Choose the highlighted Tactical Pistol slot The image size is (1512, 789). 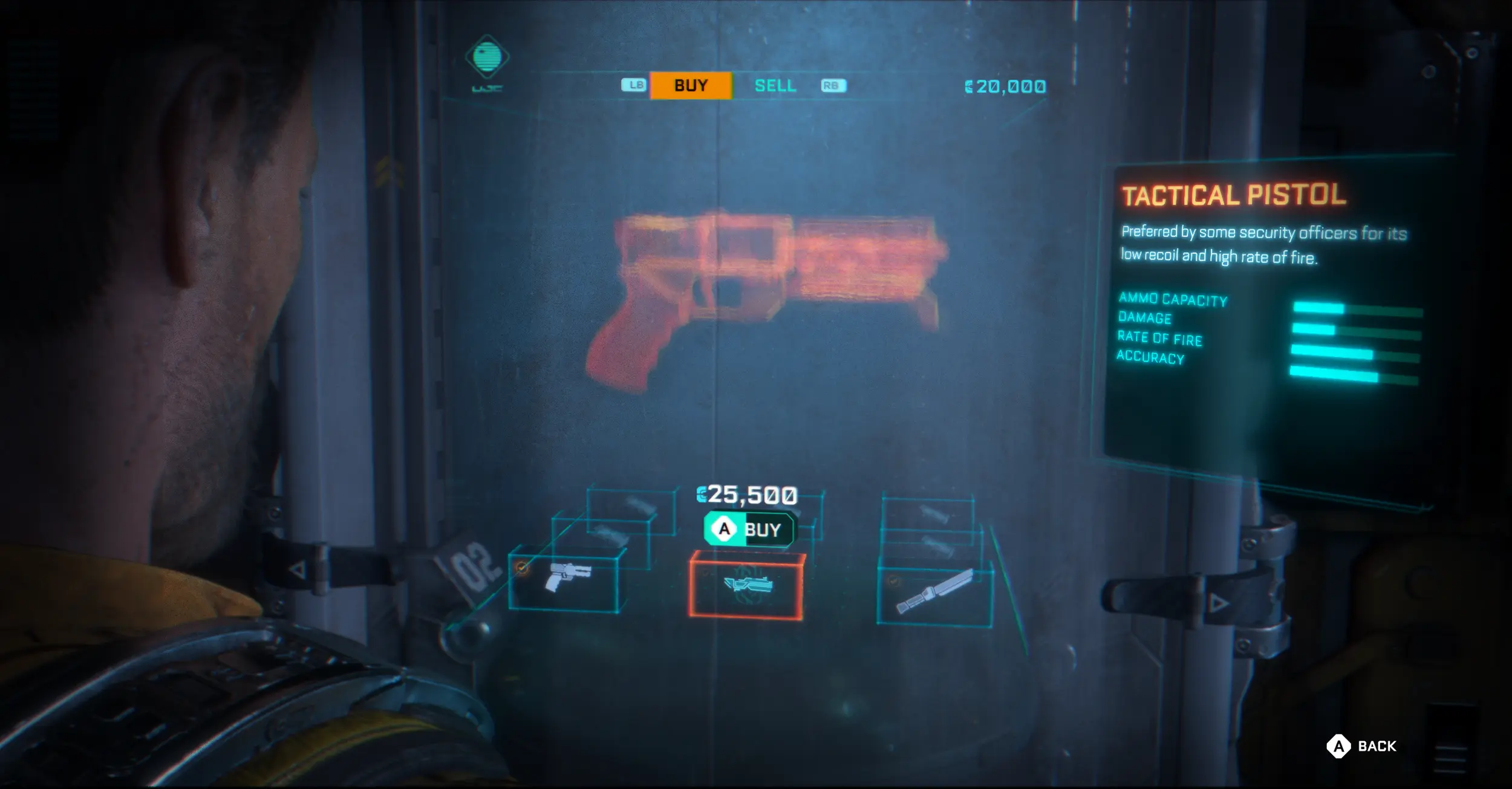click(x=747, y=585)
